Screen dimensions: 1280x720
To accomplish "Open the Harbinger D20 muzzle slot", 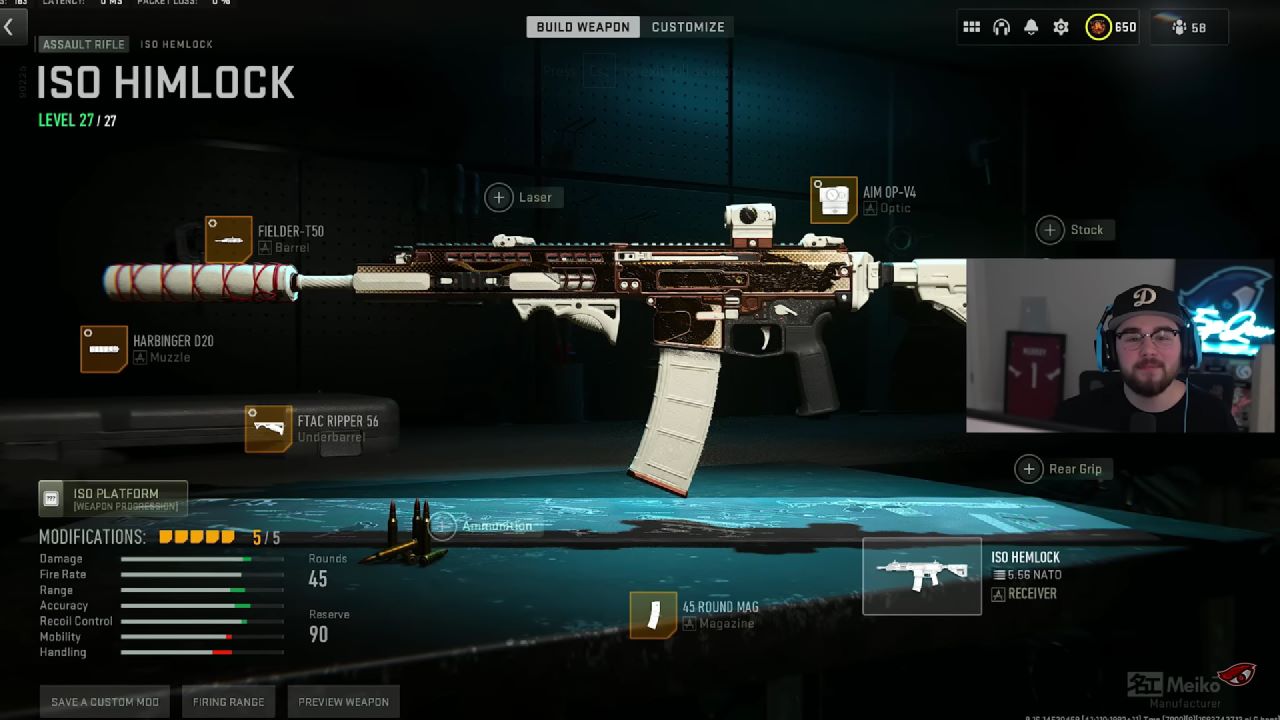I will click(105, 349).
